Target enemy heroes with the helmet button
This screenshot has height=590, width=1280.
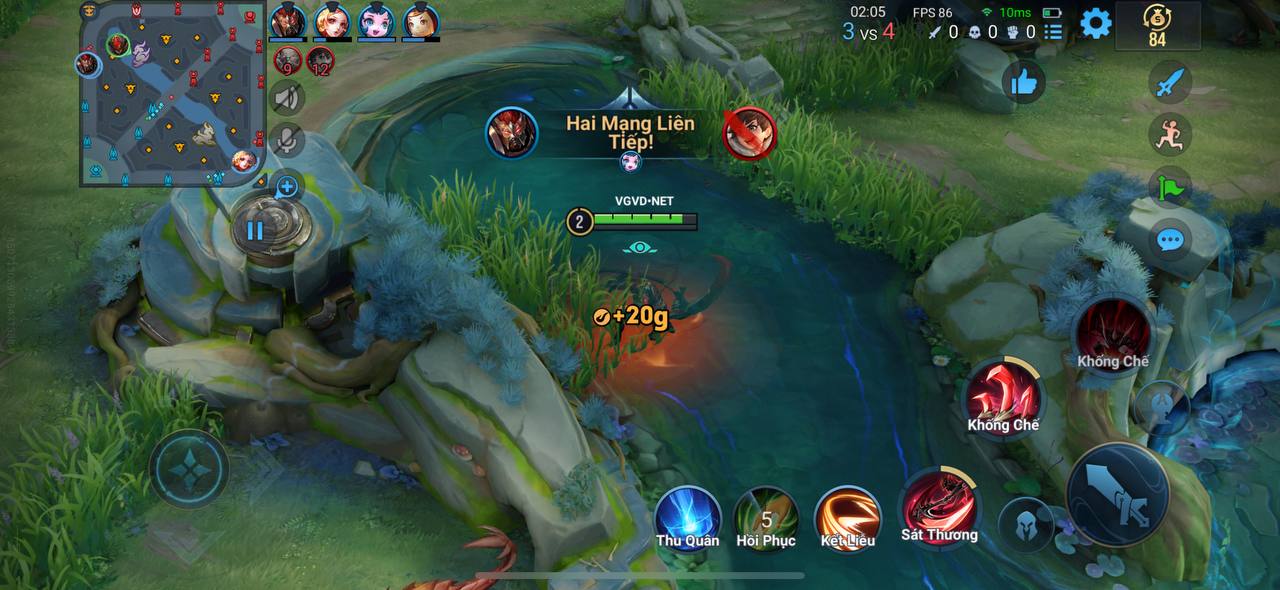(1026, 524)
